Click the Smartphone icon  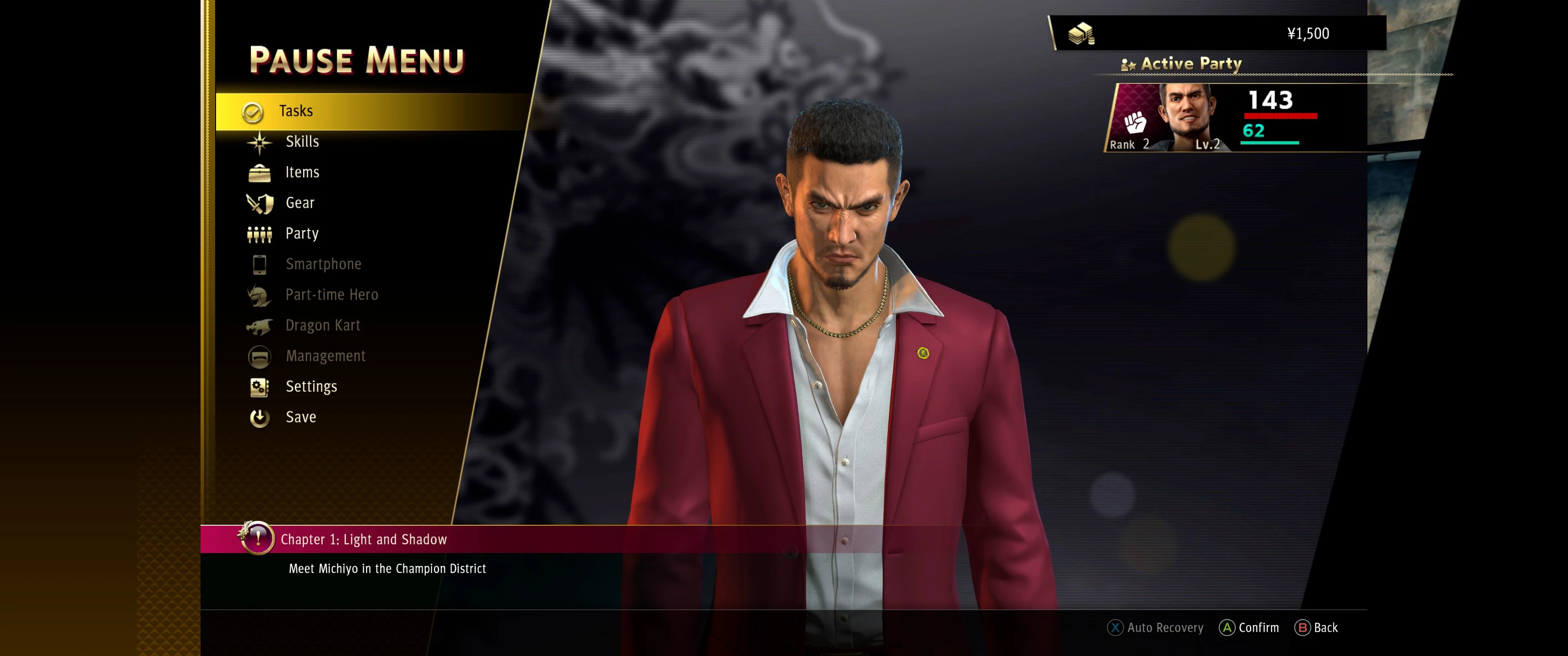(260, 264)
